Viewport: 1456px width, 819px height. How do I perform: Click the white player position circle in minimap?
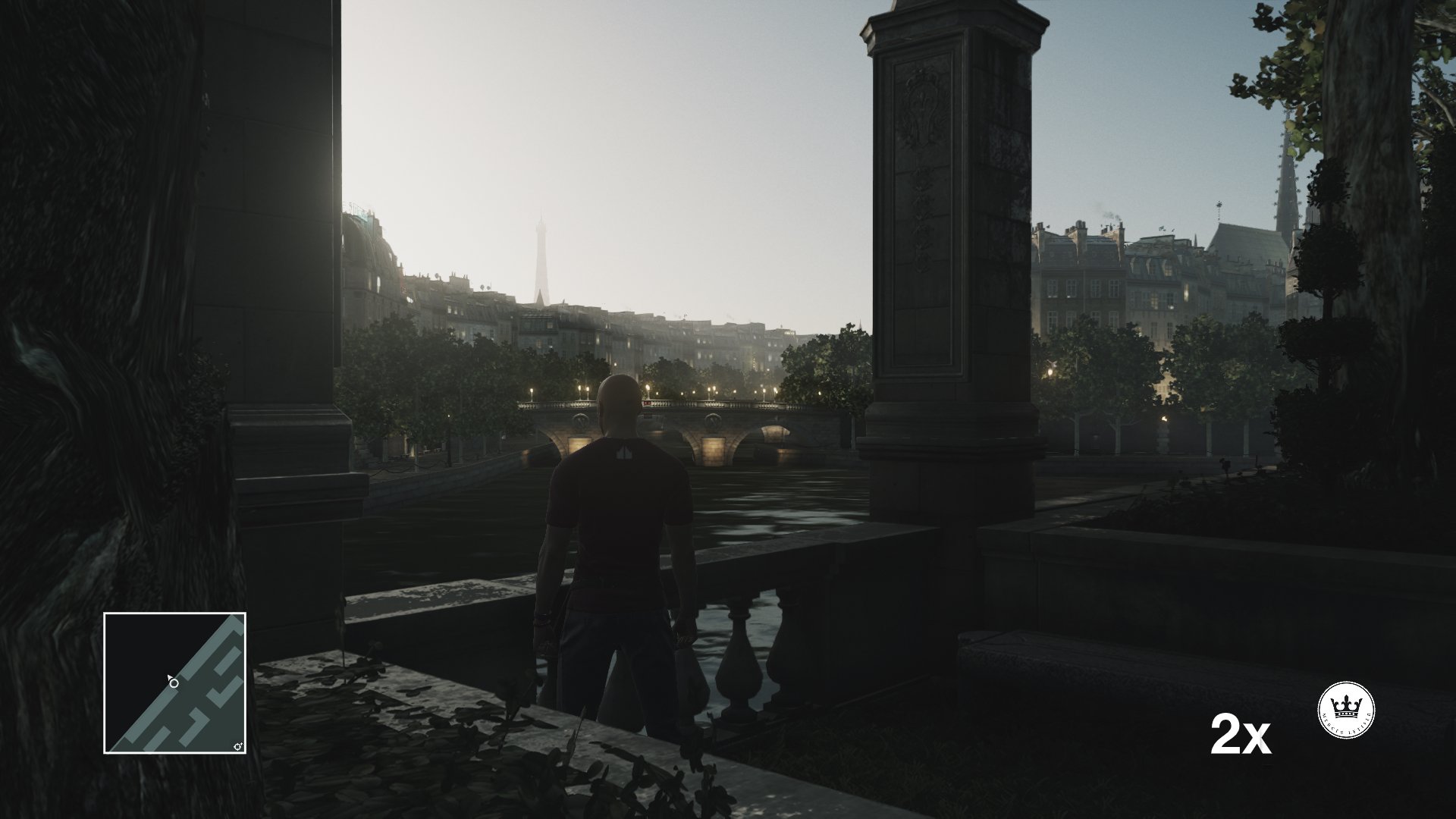(174, 683)
